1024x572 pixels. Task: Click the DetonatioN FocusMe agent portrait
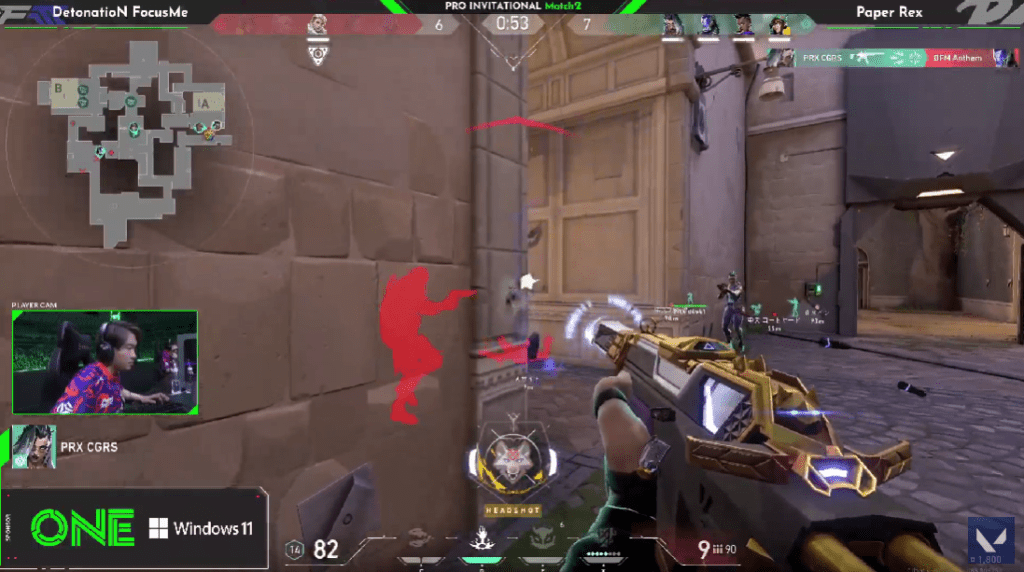tap(318, 24)
